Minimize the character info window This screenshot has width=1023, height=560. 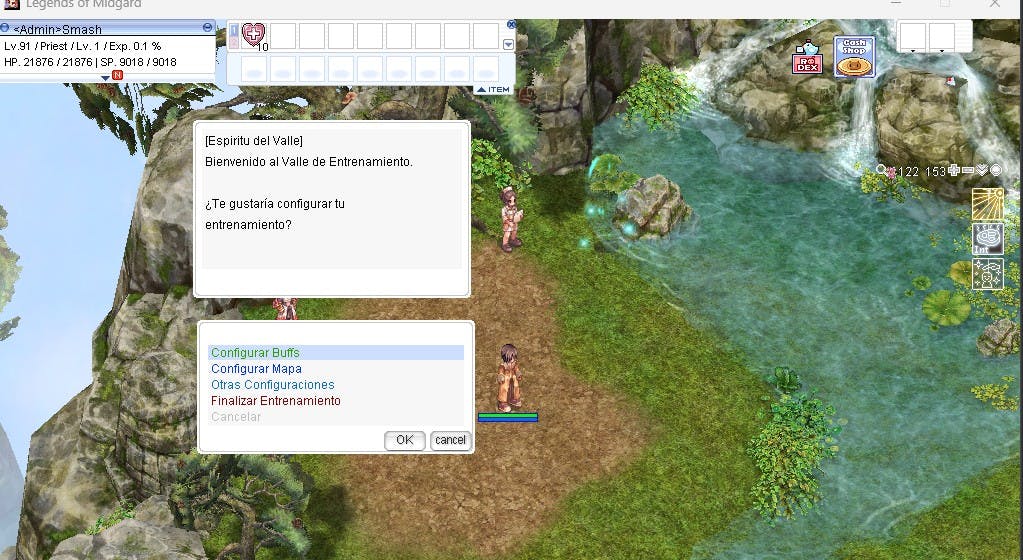pyautogui.click(x=207, y=27)
